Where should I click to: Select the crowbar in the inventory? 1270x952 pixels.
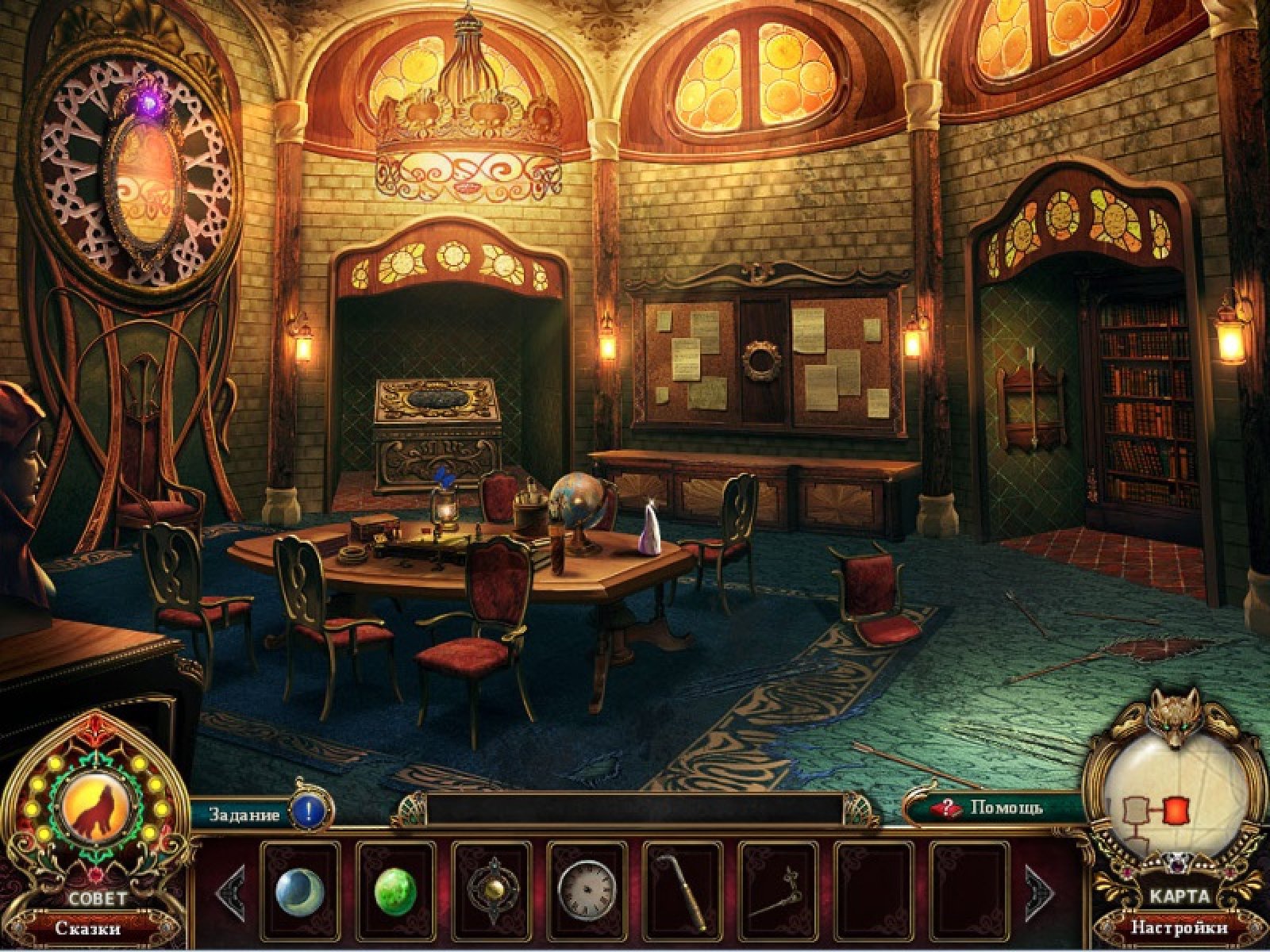(683, 891)
